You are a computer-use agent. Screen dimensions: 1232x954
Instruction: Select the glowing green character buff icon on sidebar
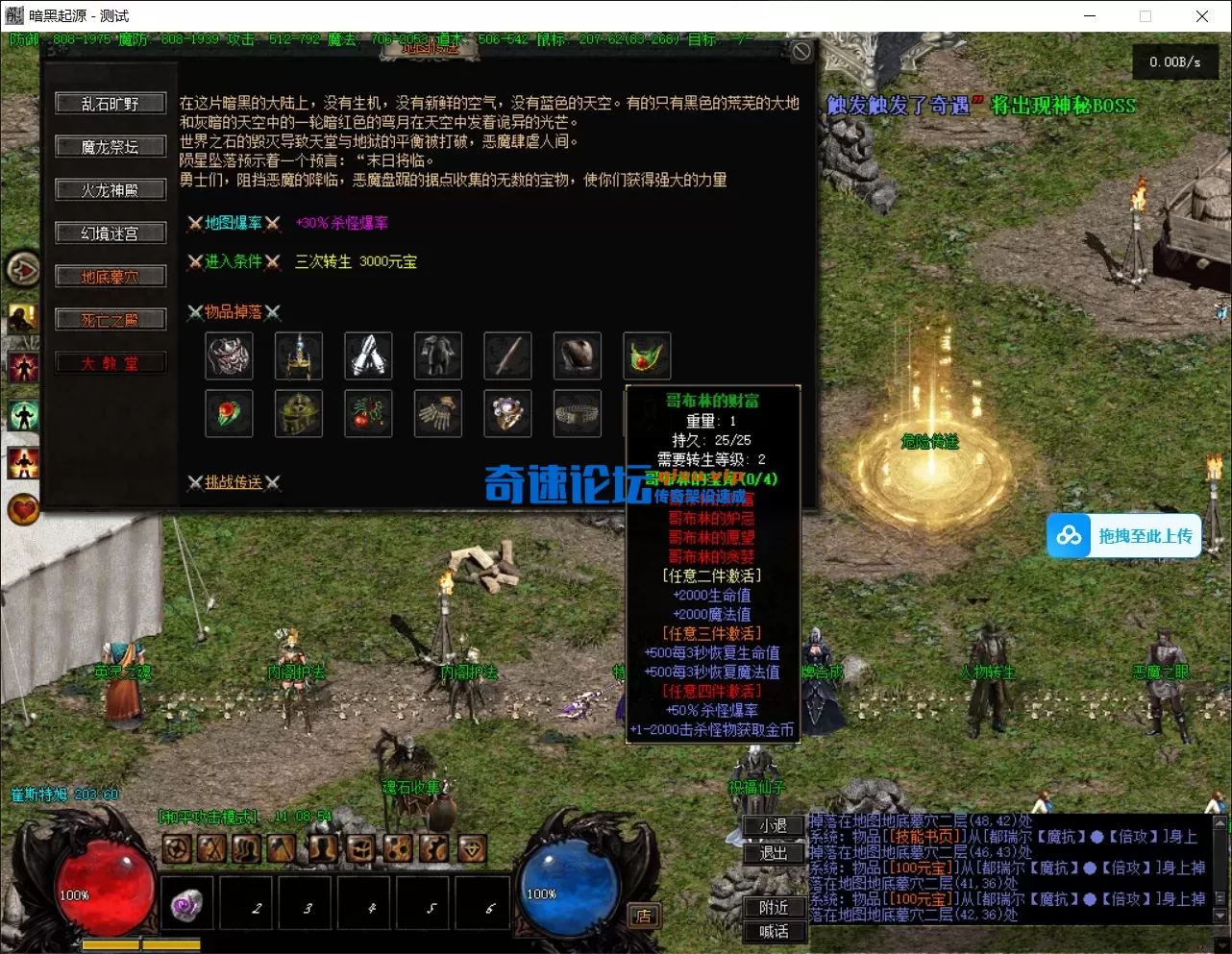pos(23,415)
